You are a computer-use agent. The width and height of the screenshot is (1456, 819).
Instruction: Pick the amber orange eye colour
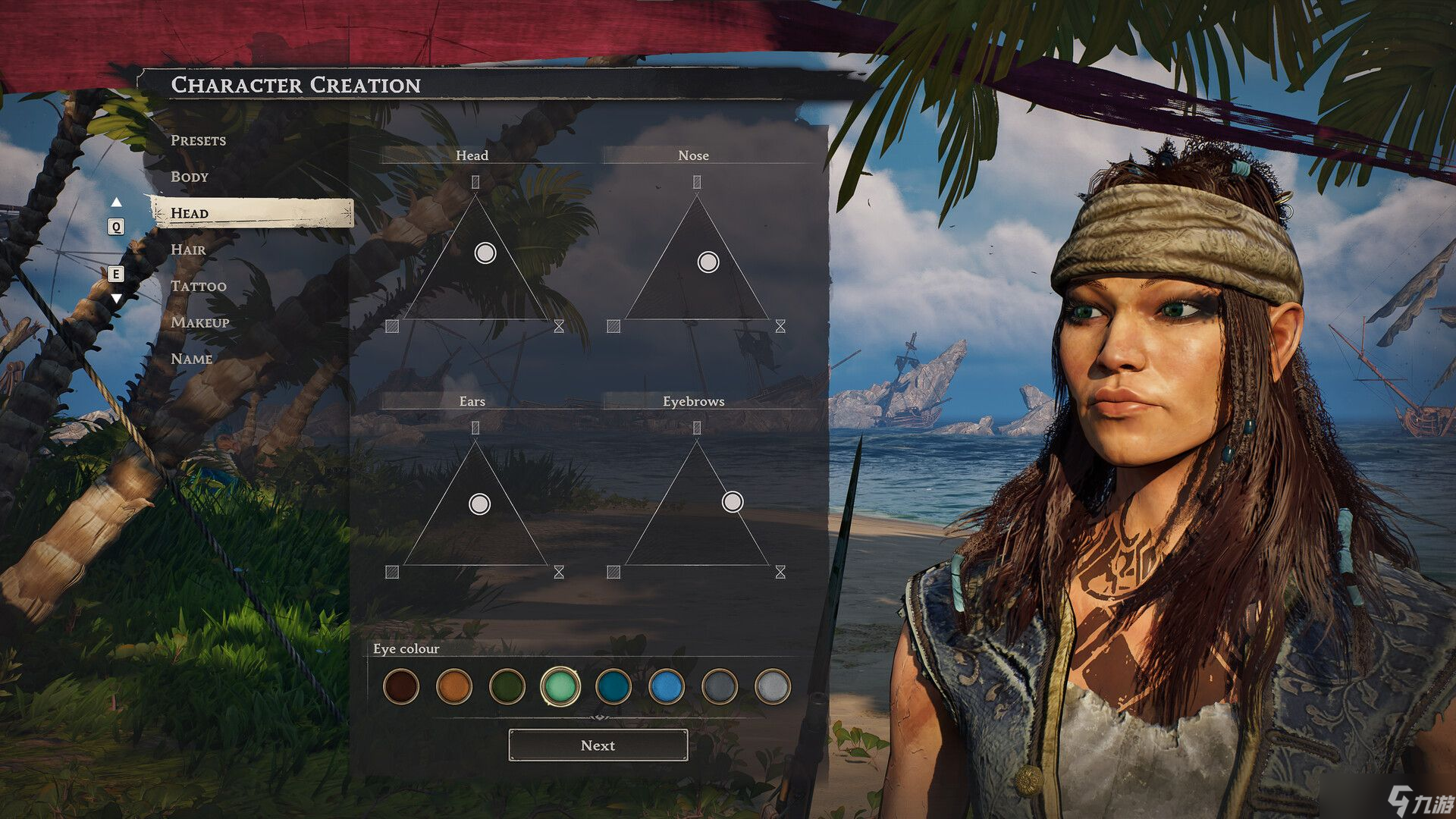(454, 686)
